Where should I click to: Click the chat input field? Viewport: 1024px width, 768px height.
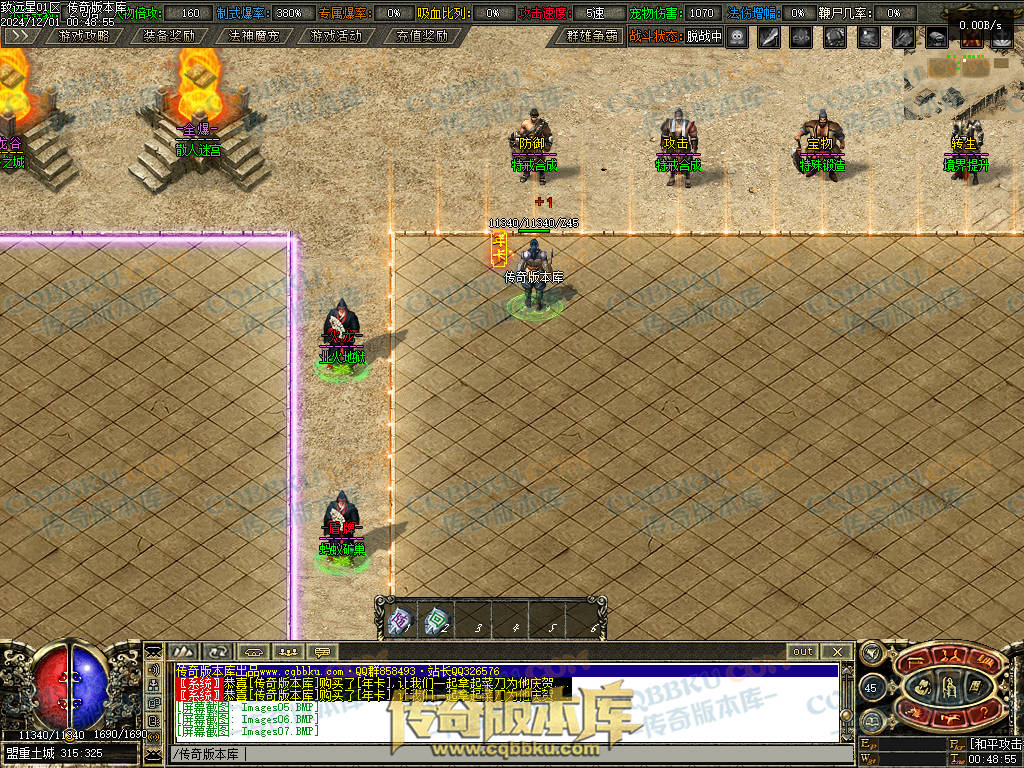pos(500,753)
